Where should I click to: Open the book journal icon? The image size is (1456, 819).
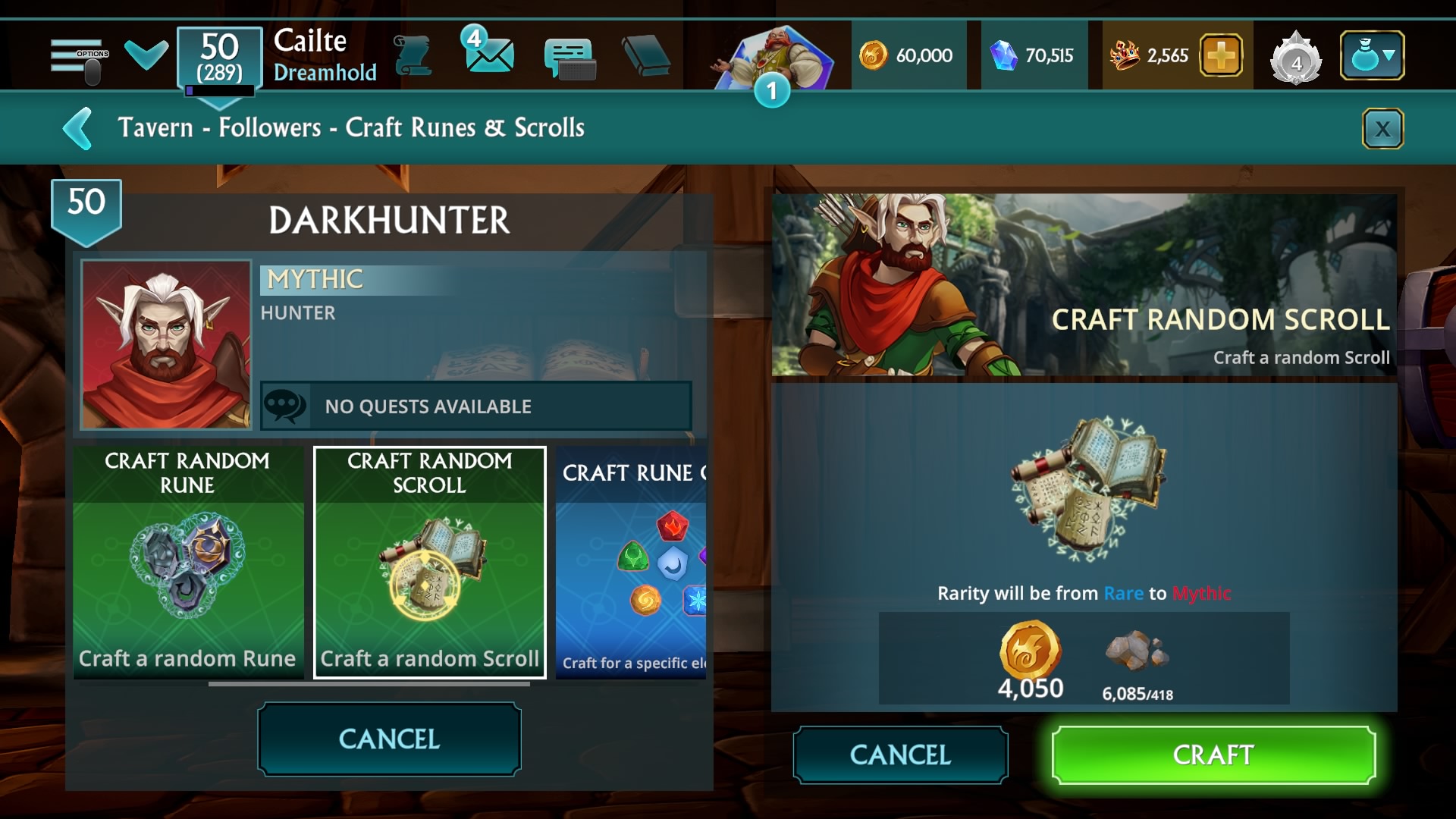tap(645, 56)
